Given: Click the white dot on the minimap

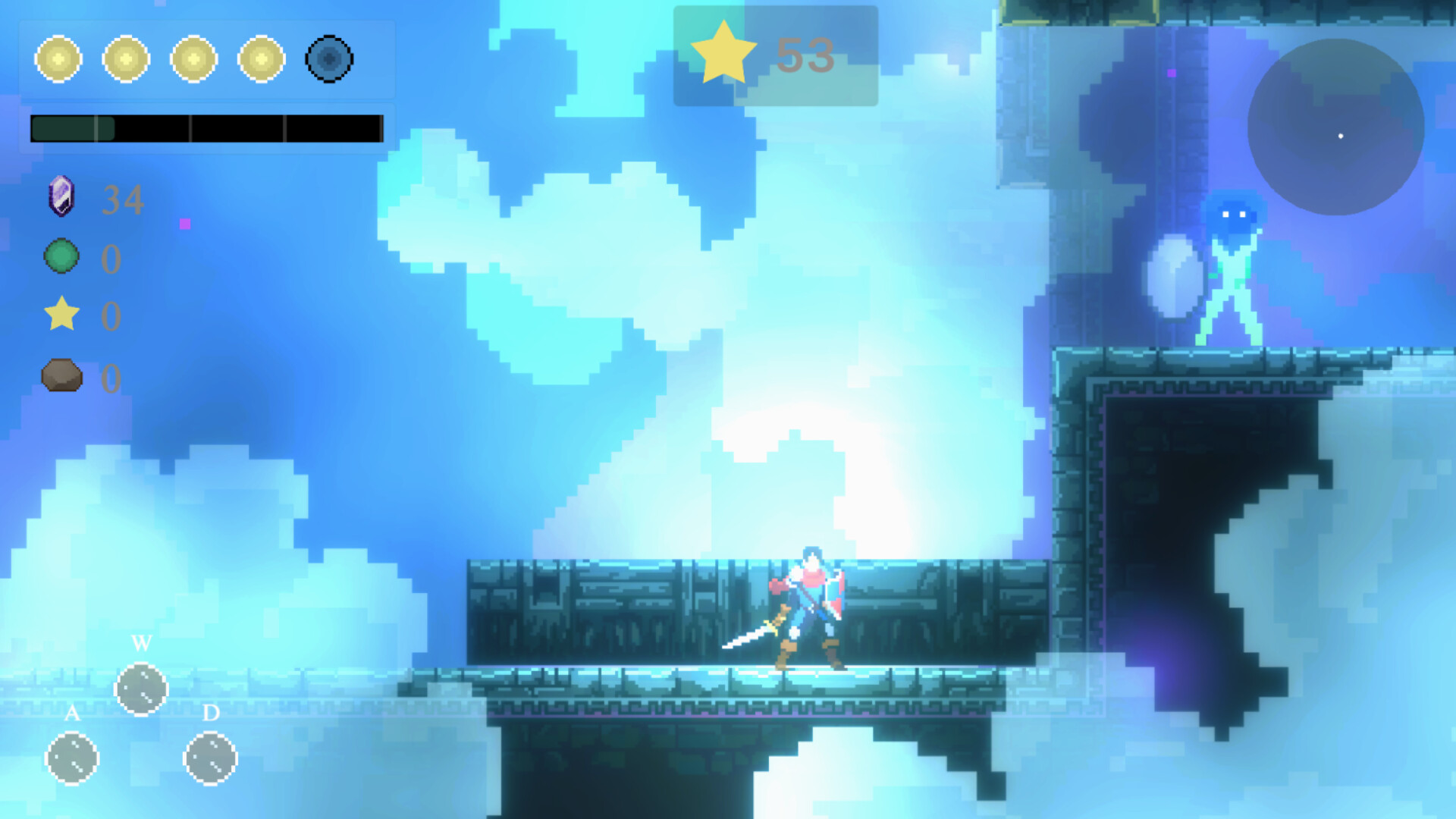Looking at the screenshot, I should click(x=1339, y=136).
